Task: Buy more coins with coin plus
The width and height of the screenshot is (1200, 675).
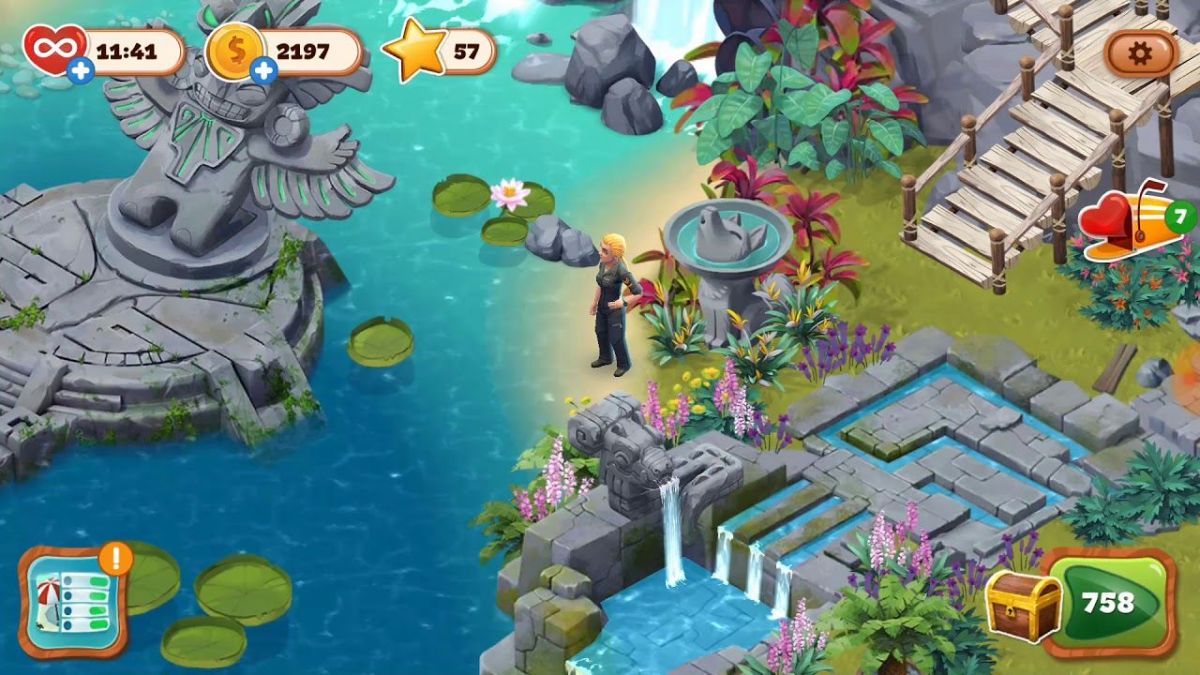Action: click(x=264, y=70)
